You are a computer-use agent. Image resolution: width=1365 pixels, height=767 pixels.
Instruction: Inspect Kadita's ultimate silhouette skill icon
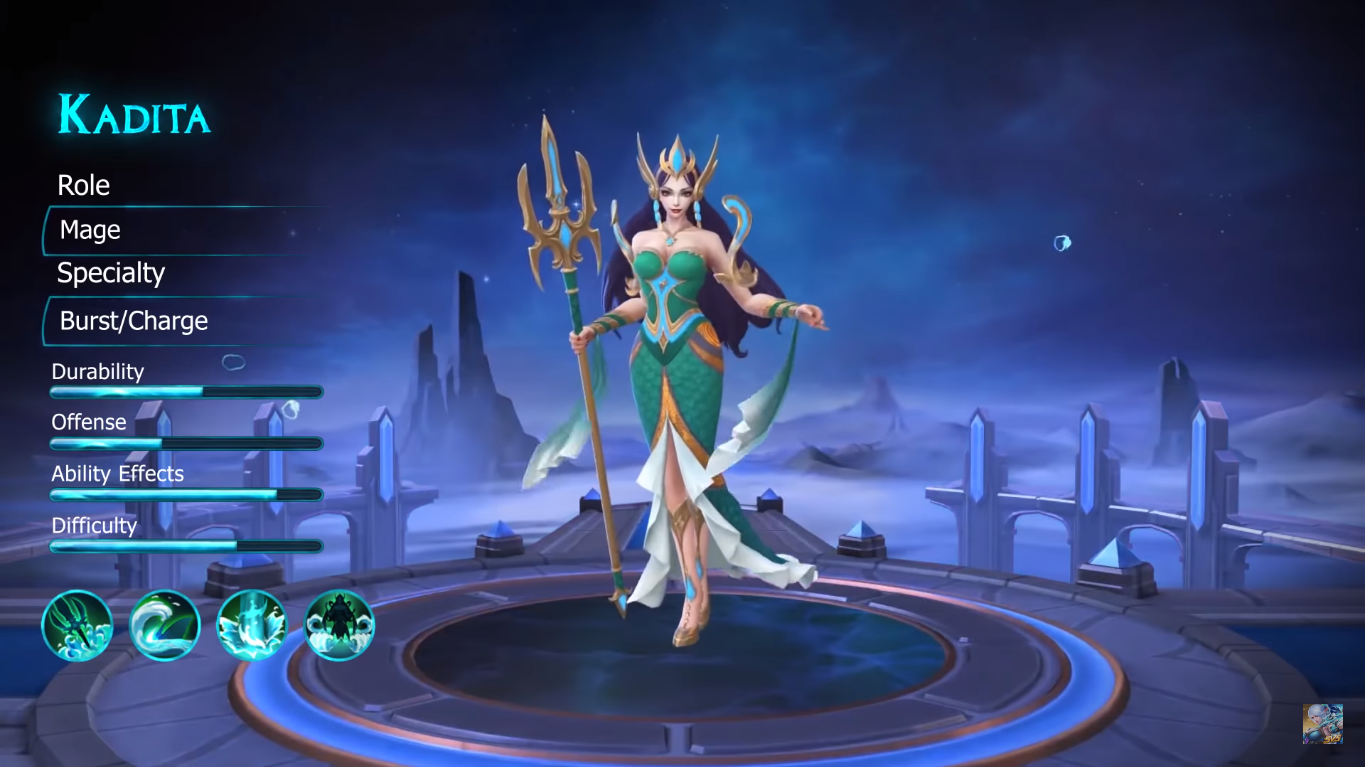coord(340,624)
